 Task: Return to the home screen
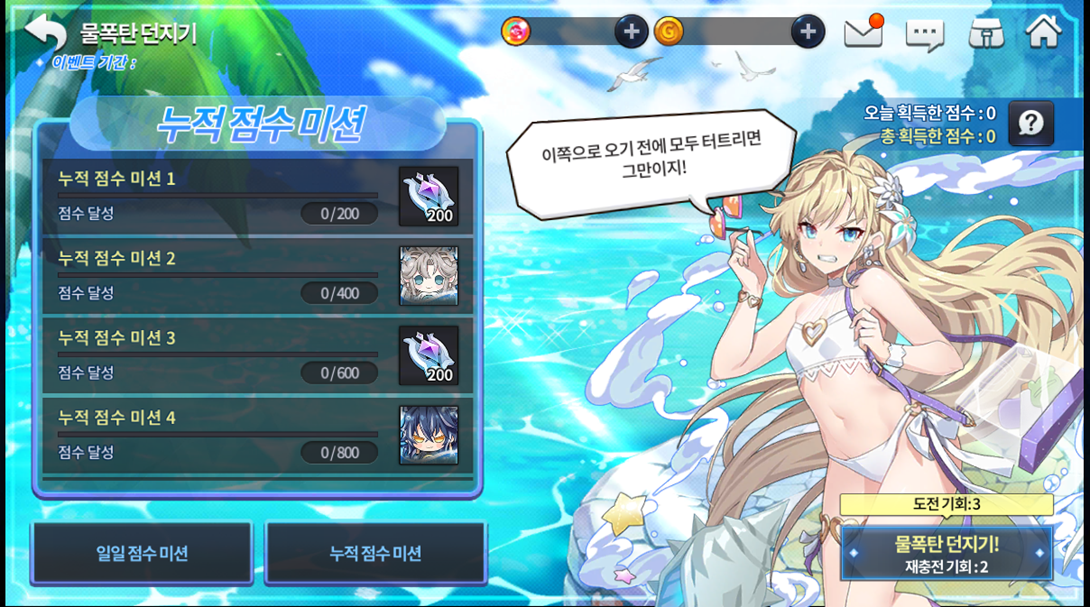point(1043,32)
